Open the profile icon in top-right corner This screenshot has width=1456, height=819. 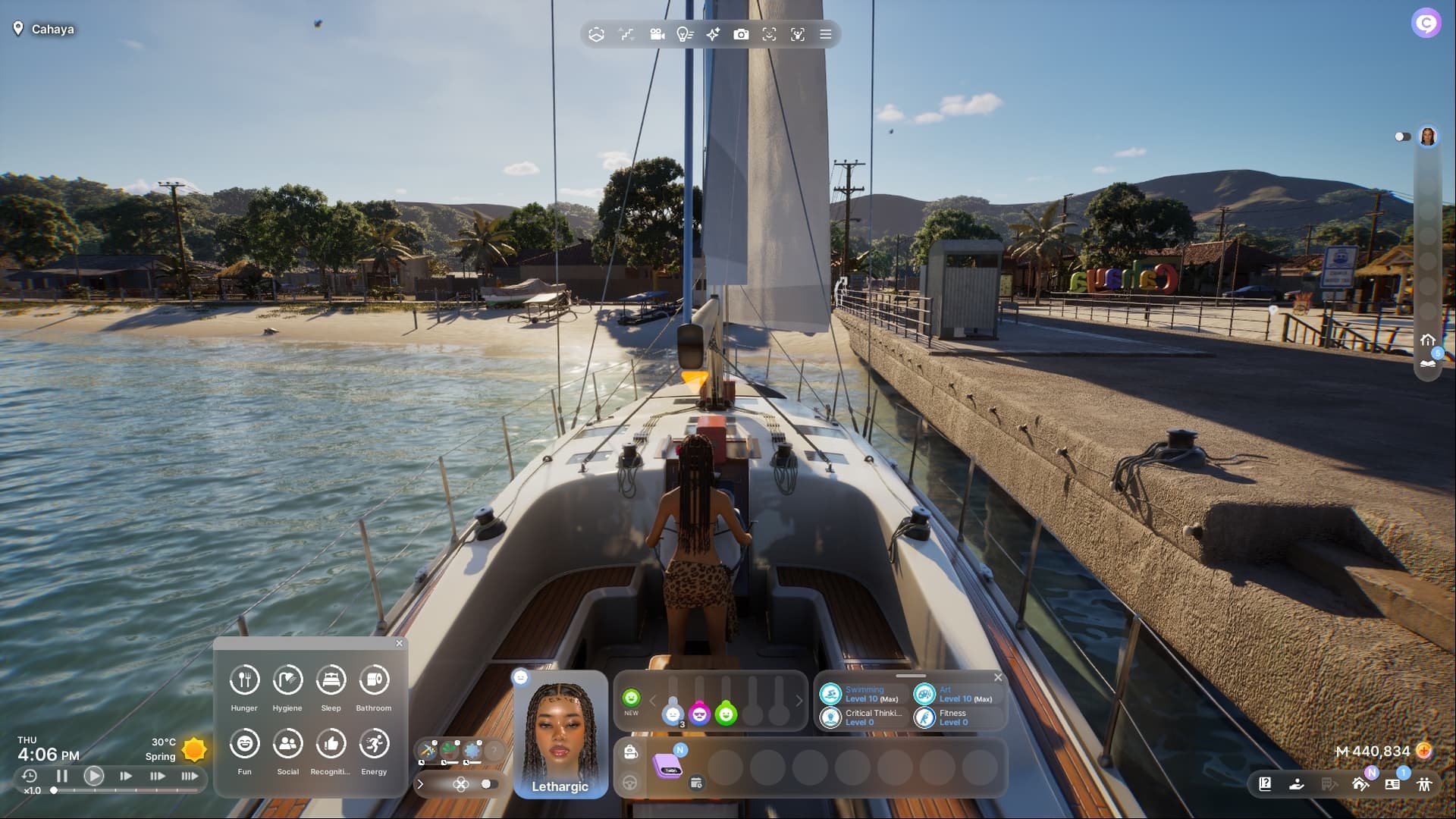point(1426,24)
